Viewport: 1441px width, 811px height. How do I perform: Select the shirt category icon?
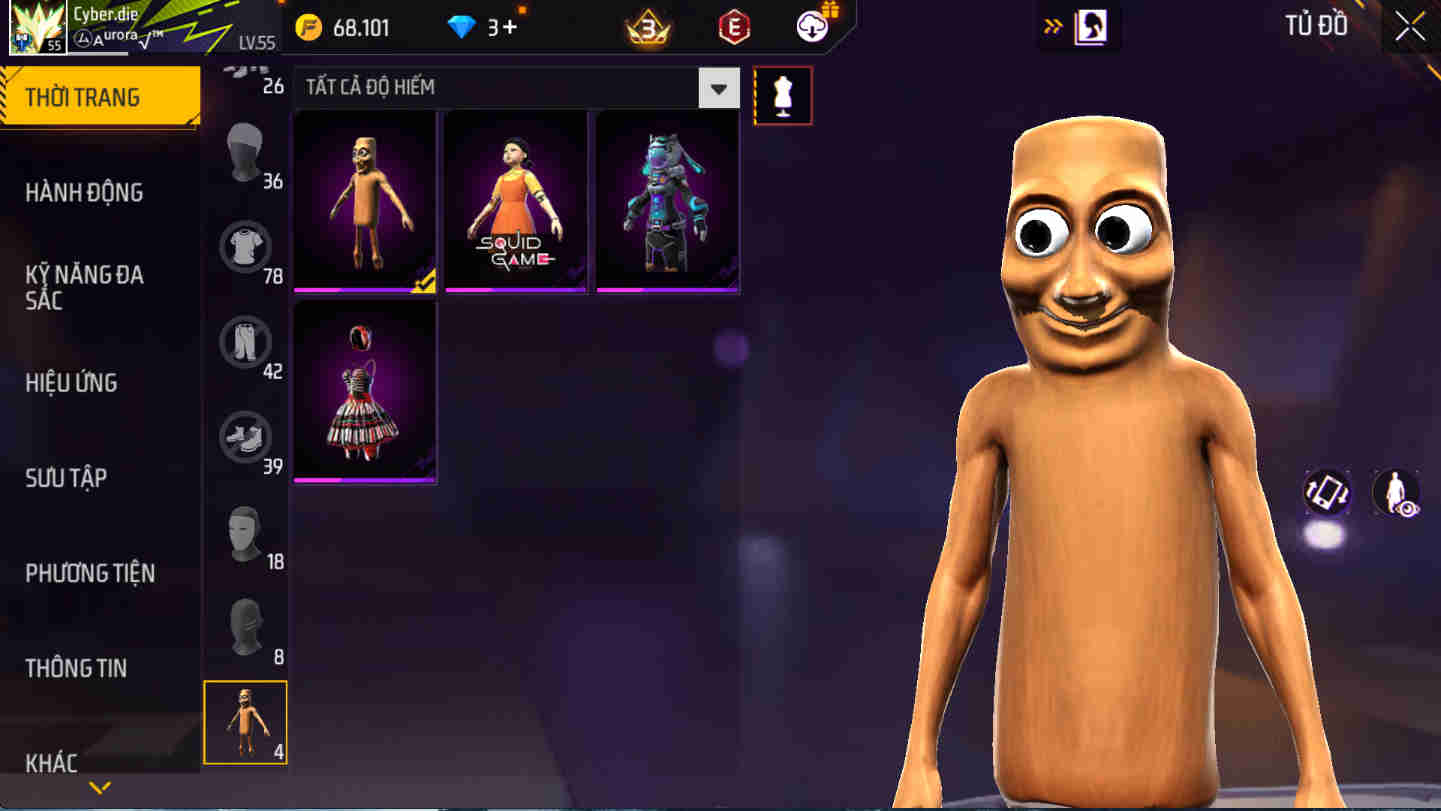(x=246, y=246)
